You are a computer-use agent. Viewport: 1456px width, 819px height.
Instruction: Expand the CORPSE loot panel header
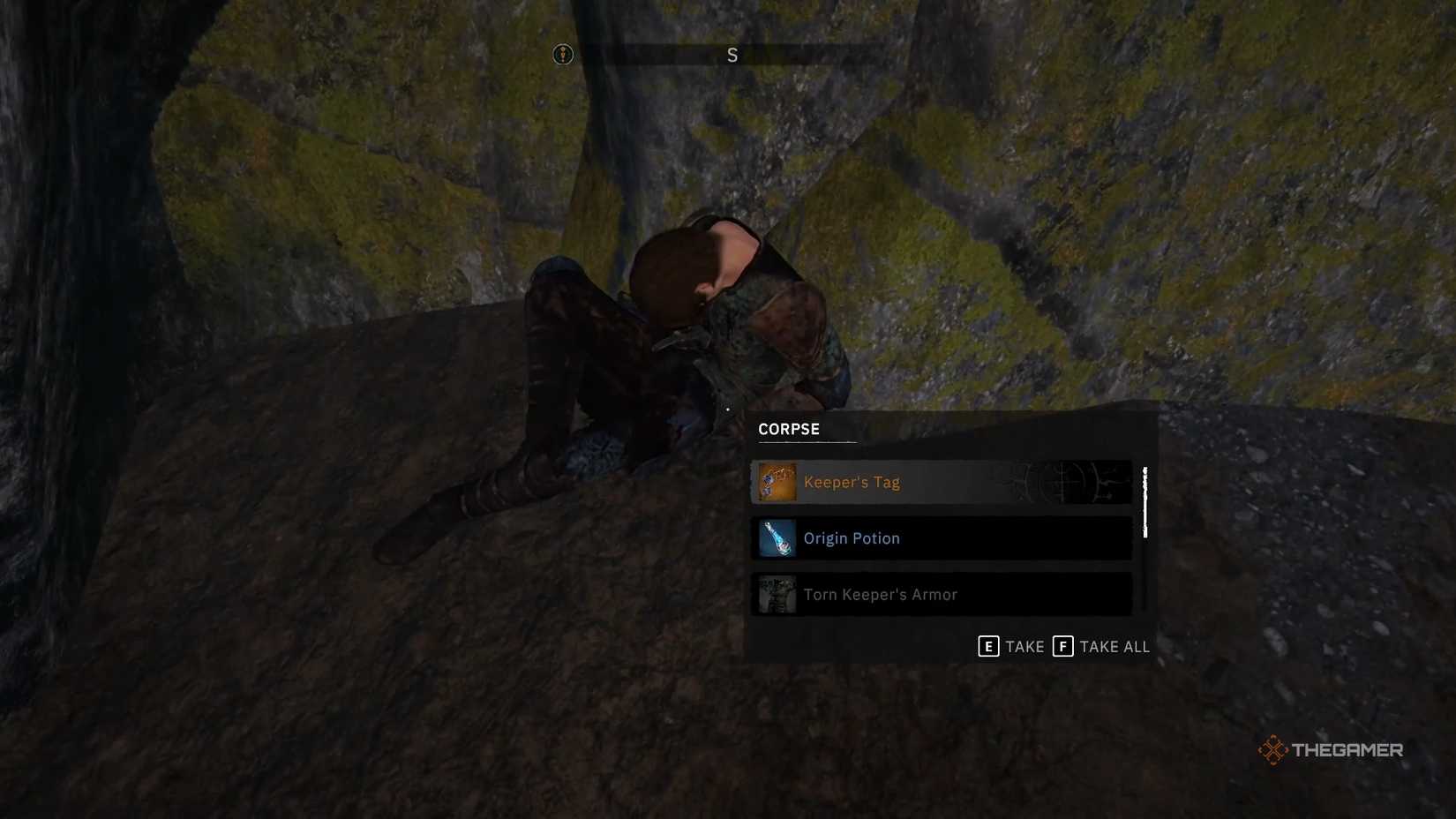pos(788,429)
